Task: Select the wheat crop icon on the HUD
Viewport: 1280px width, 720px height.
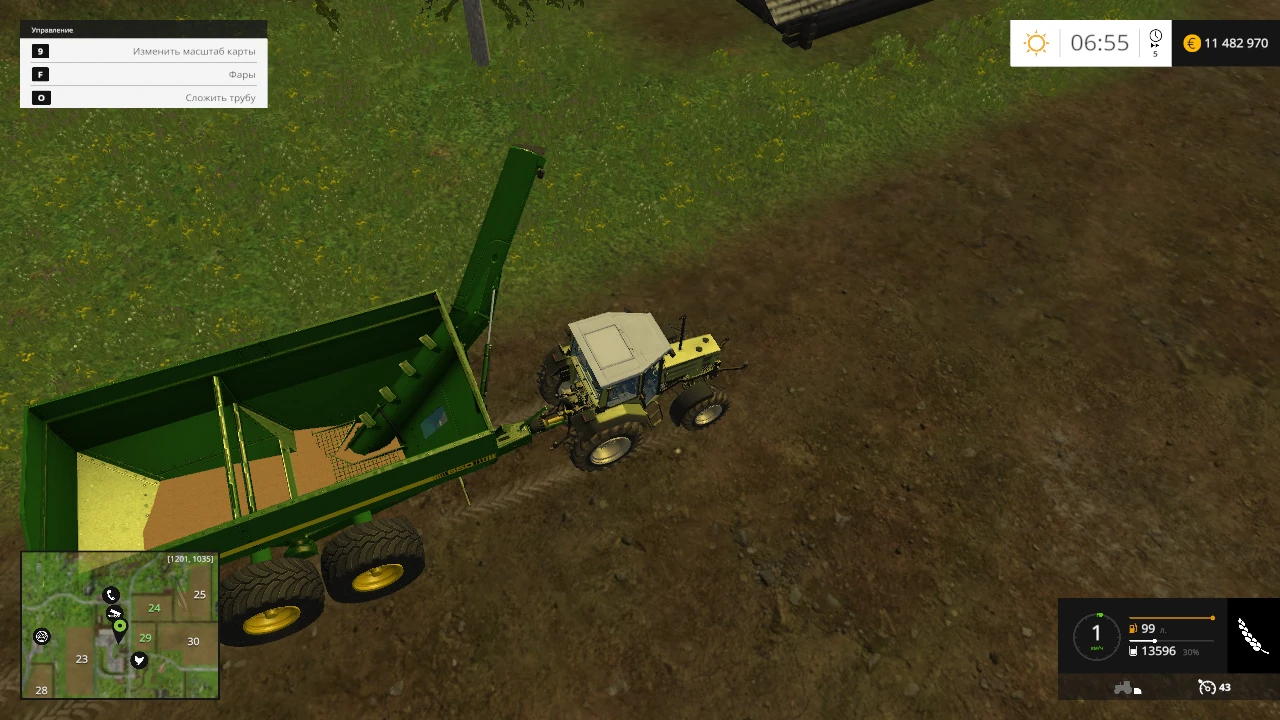Action: pos(1251,635)
